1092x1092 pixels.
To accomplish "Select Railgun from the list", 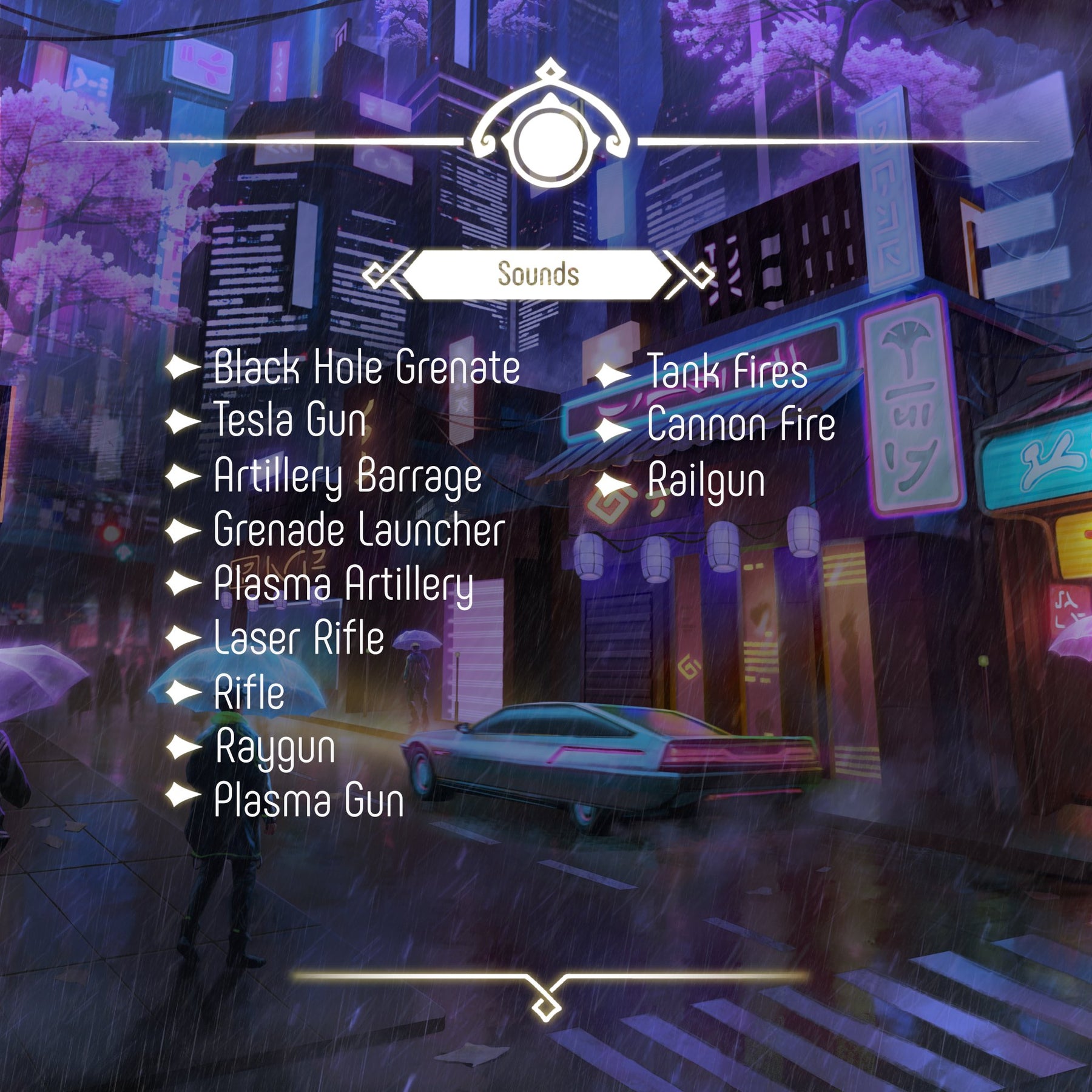I will pyautogui.click(x=706, y=482).
